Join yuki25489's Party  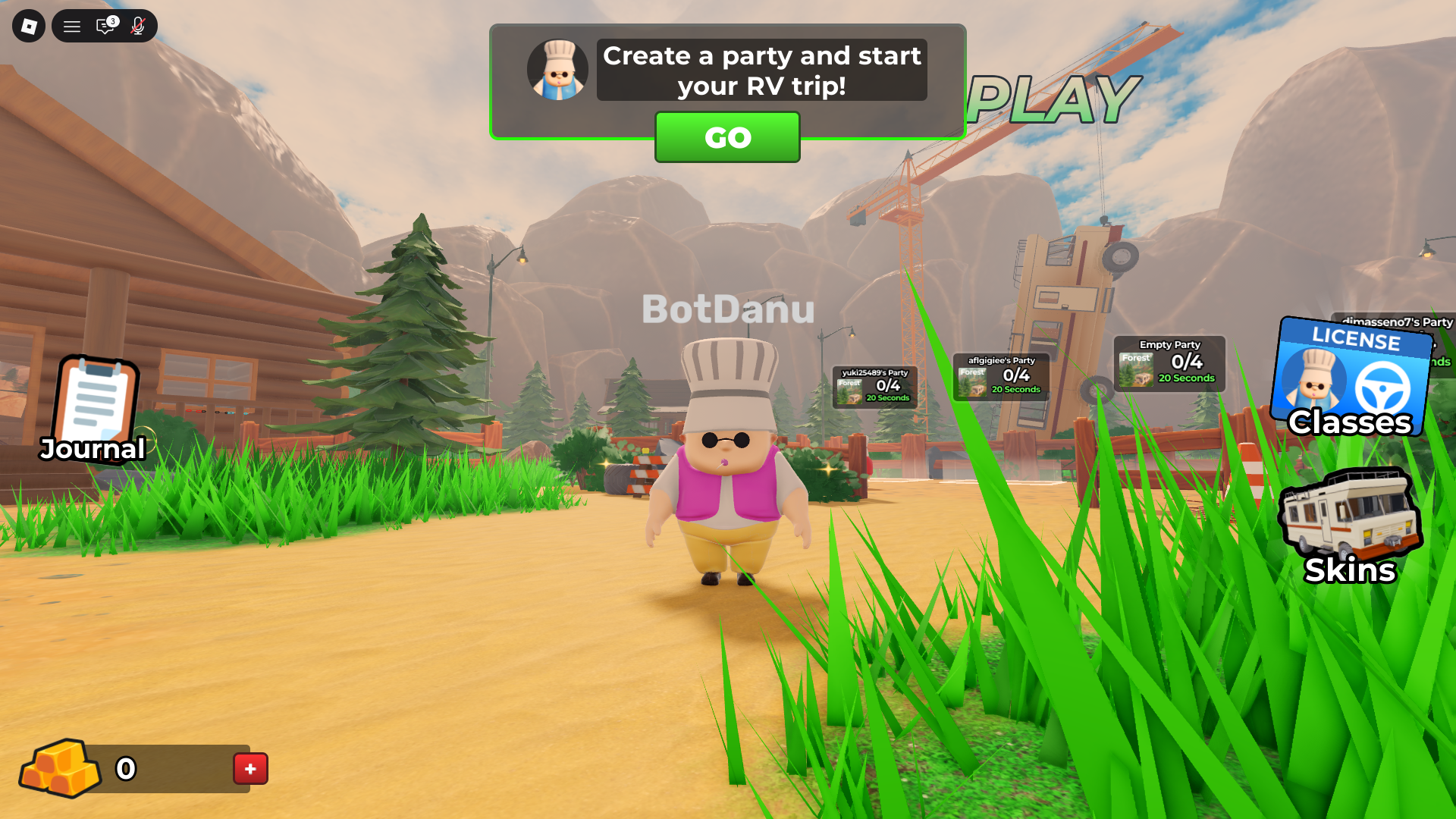[x=876, y=387]
